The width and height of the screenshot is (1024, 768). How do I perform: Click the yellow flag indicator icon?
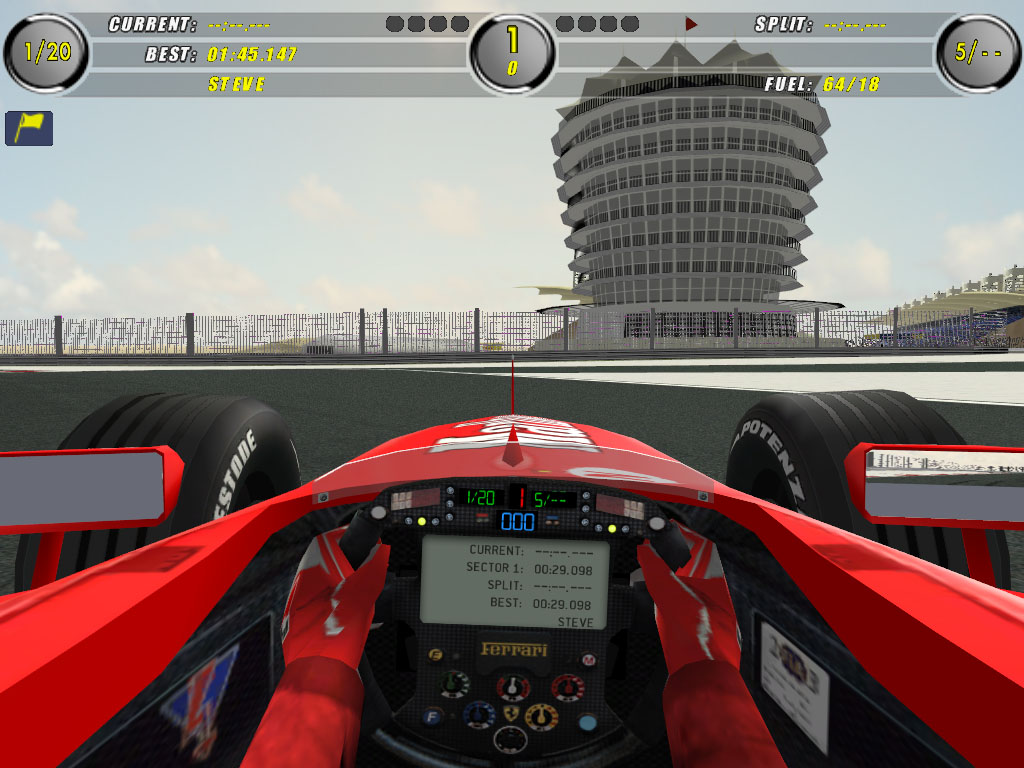pos(29,128)
